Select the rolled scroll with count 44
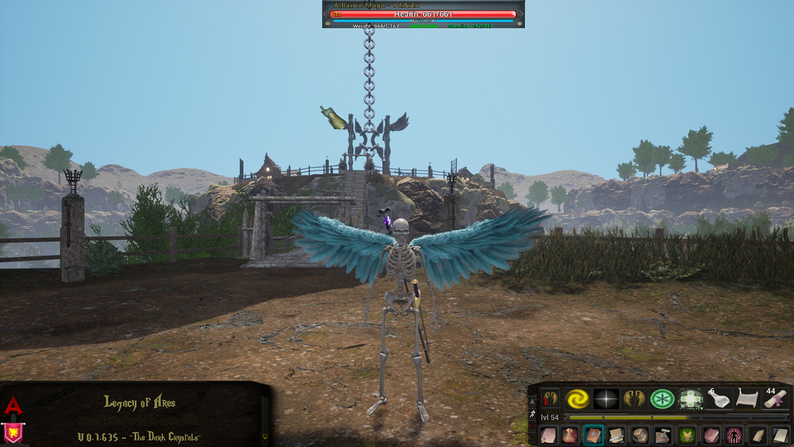This screenshot has height=447, width=794. [775, 399]
